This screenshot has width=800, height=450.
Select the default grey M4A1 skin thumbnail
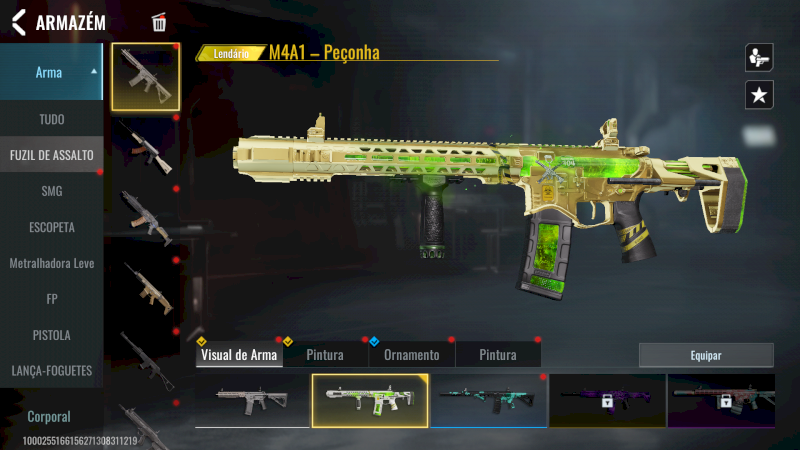tap(252, 400)
